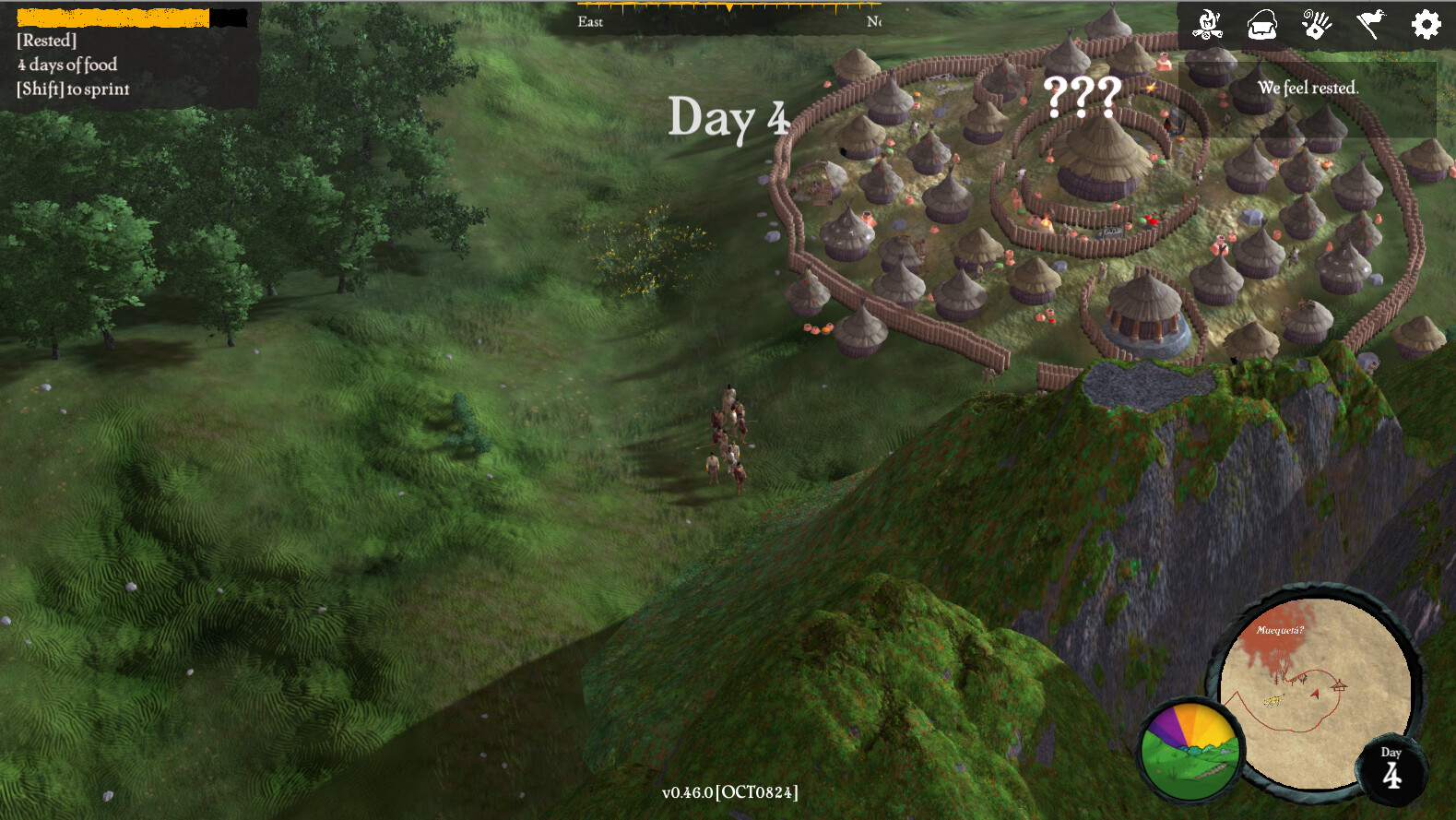
Task: Open the hooded pack inventory icon
Action: pos(1261,25)
